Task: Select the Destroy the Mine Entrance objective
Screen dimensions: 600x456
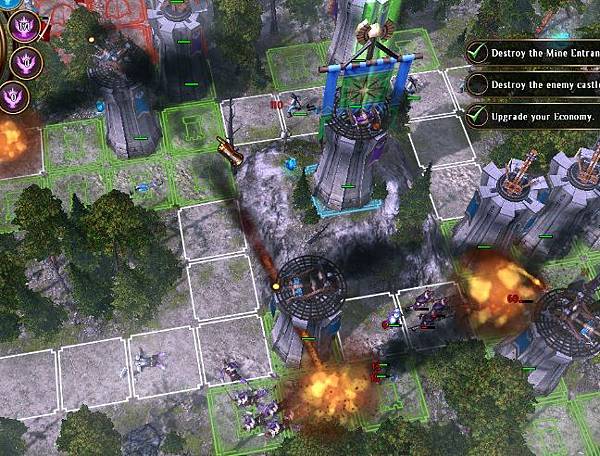Action: pos(536,51)
